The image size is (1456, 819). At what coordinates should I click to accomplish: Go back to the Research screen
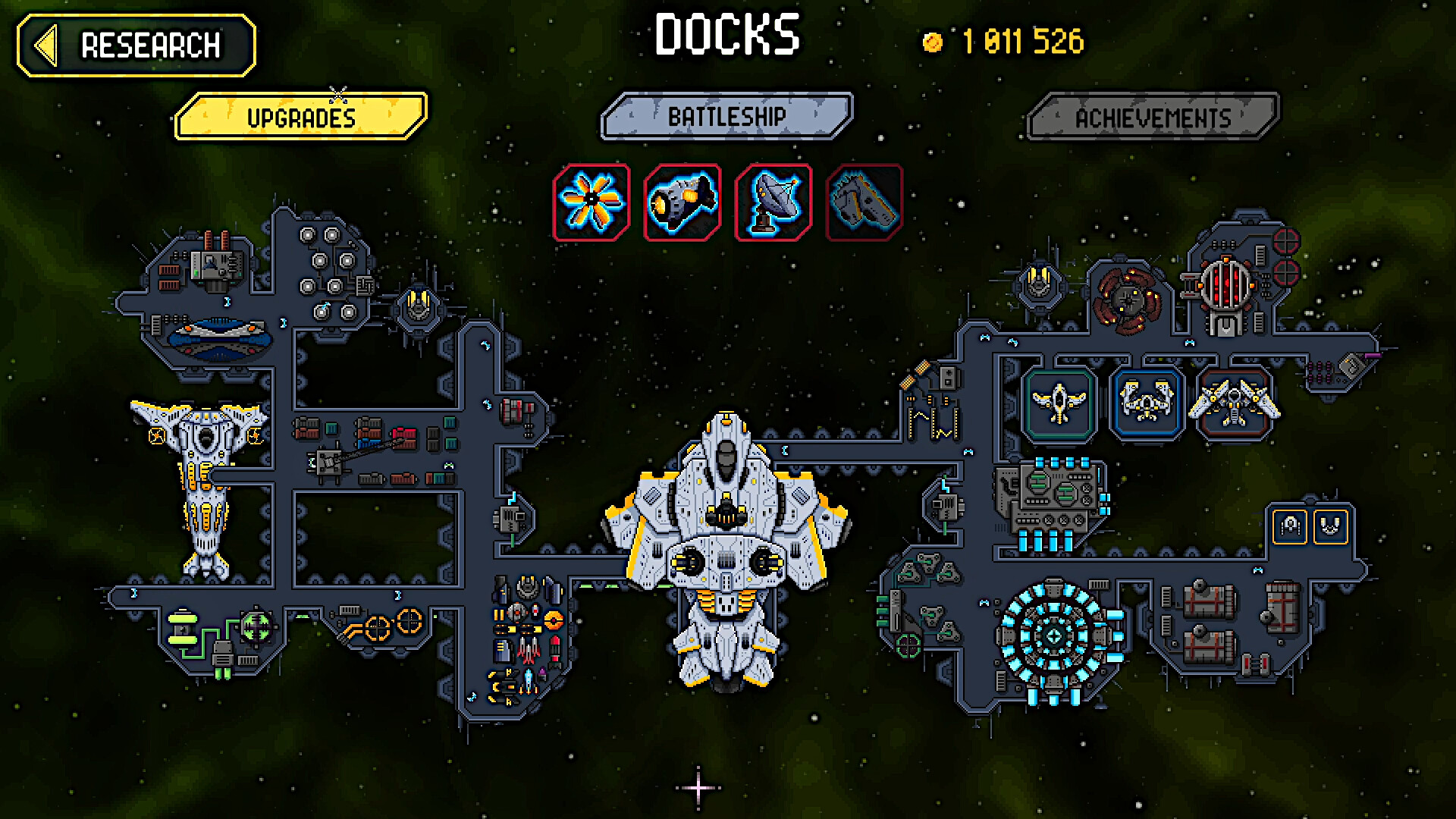(136, 45)
